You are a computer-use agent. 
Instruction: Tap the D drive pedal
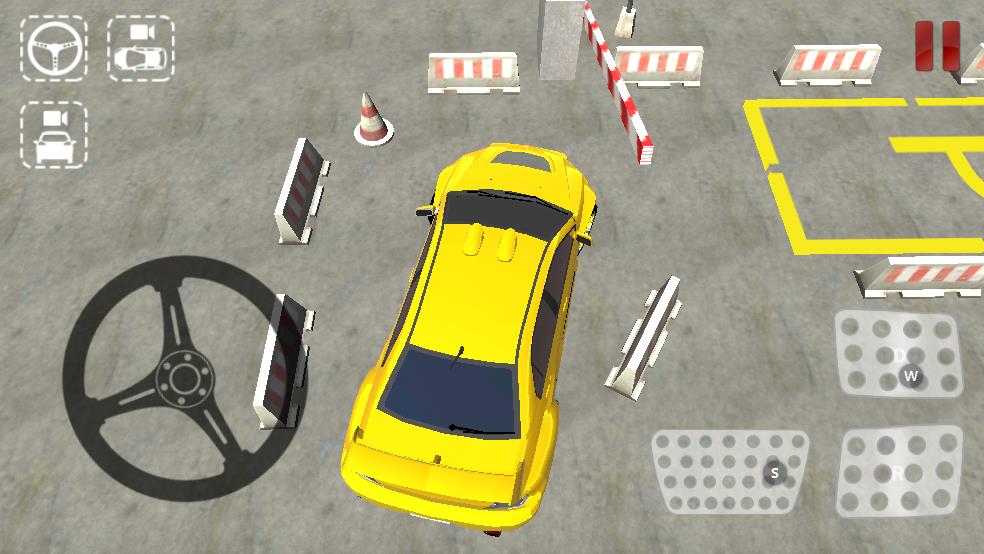point(899,354)
